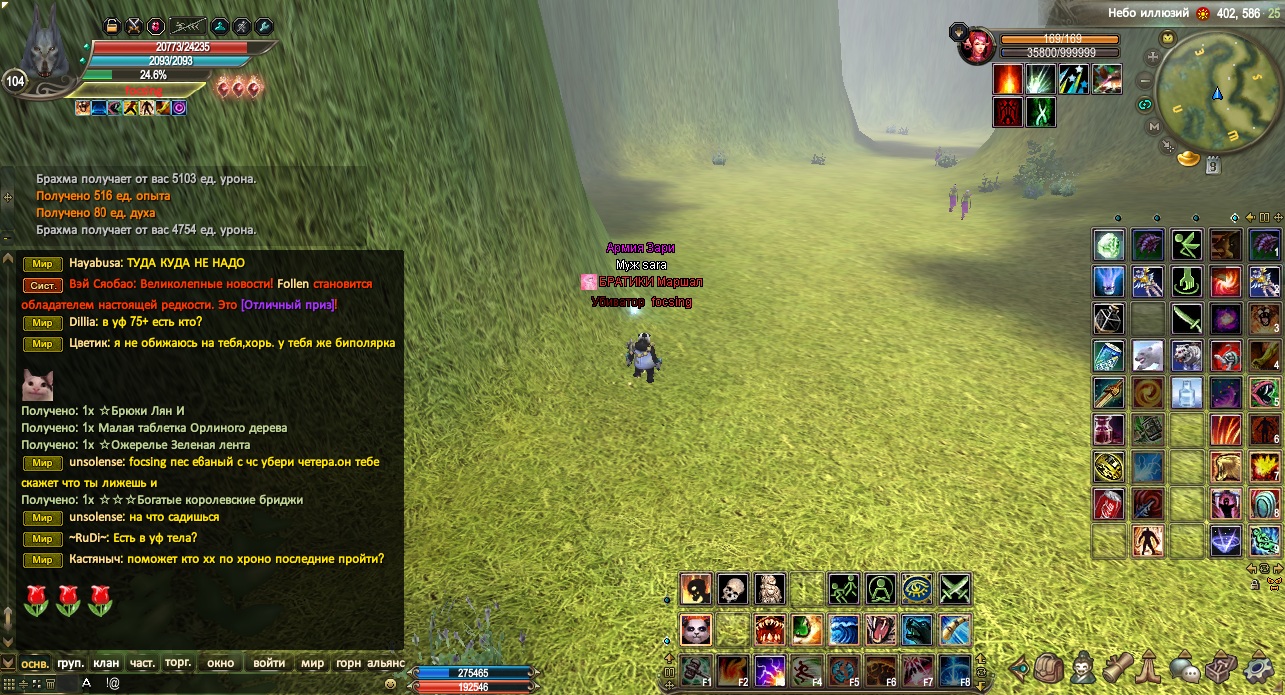Select the "торг." trade chat tab

point(178,663)
